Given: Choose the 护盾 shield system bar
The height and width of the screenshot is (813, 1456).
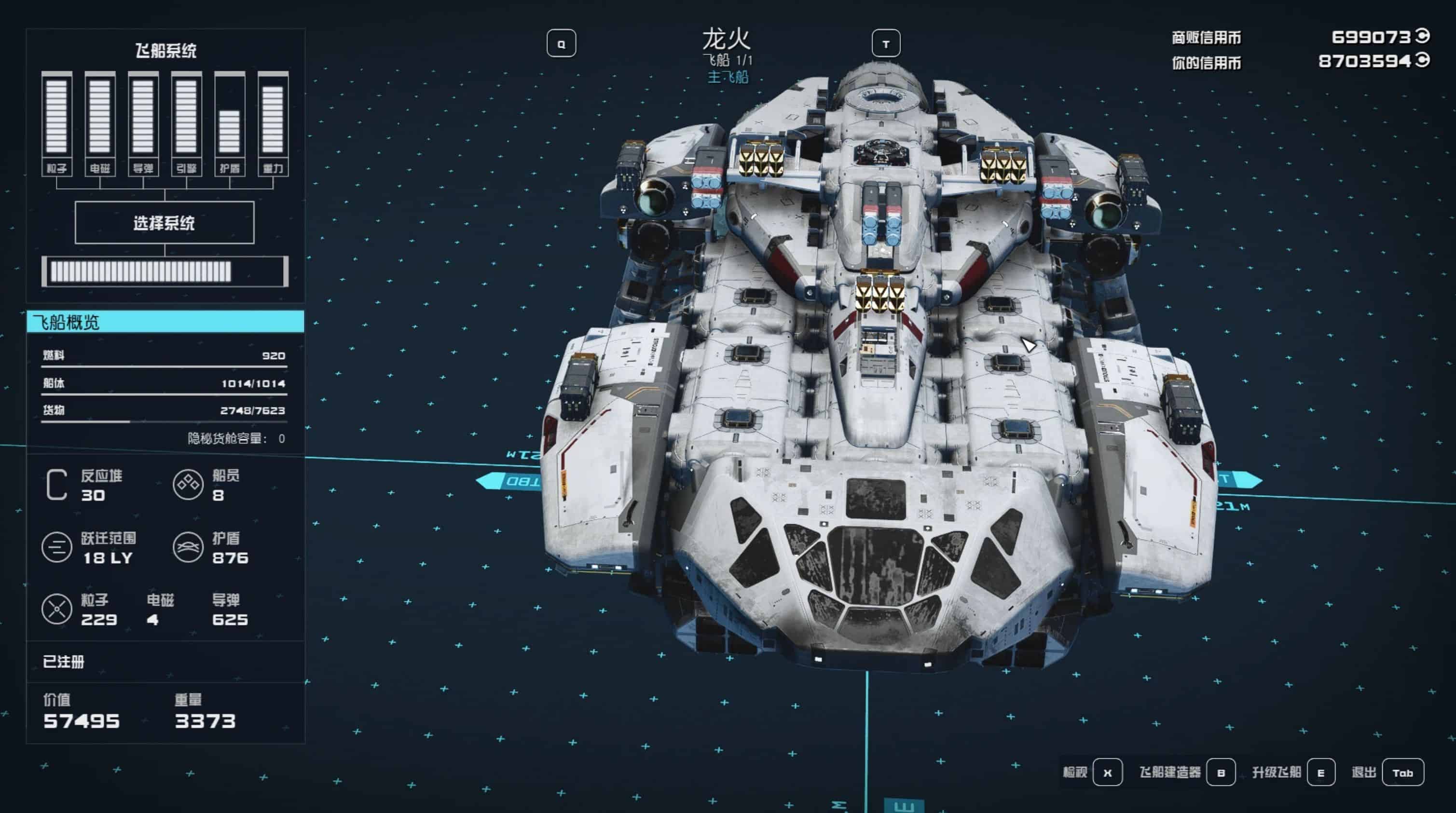Looking at the screenshot, I should point(230,123).
